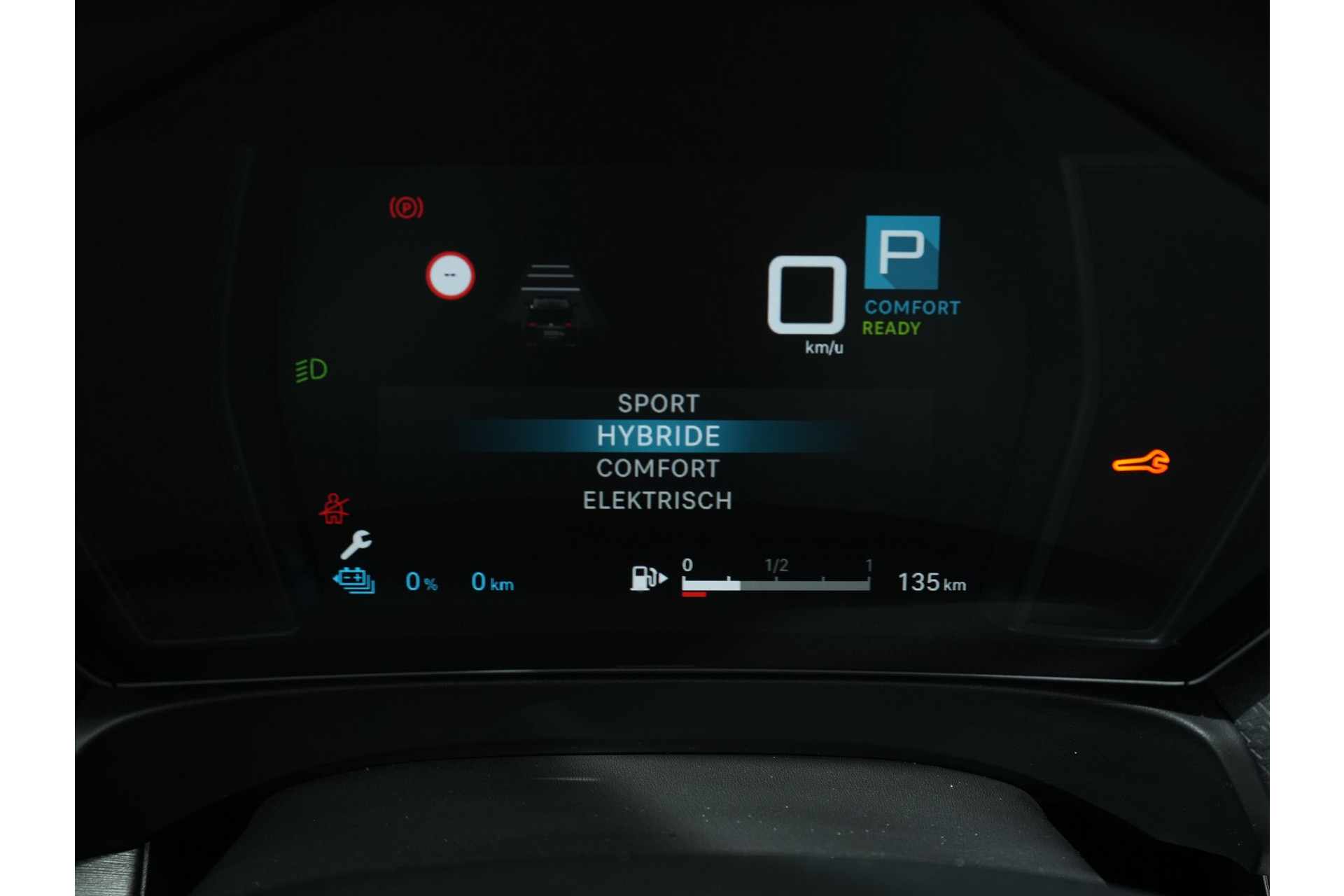The image size is (1344, 896).
Task: Select the ELEKTRISCH mode entry
Action: pyautogui.click(x=657, y=500)
